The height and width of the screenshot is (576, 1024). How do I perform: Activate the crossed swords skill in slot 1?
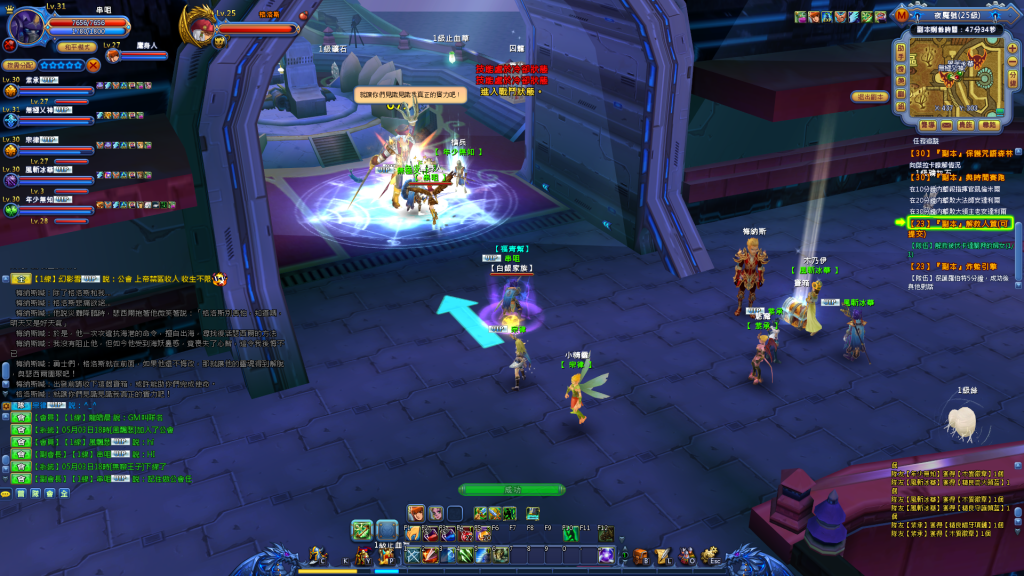click(x=413, y=555)
